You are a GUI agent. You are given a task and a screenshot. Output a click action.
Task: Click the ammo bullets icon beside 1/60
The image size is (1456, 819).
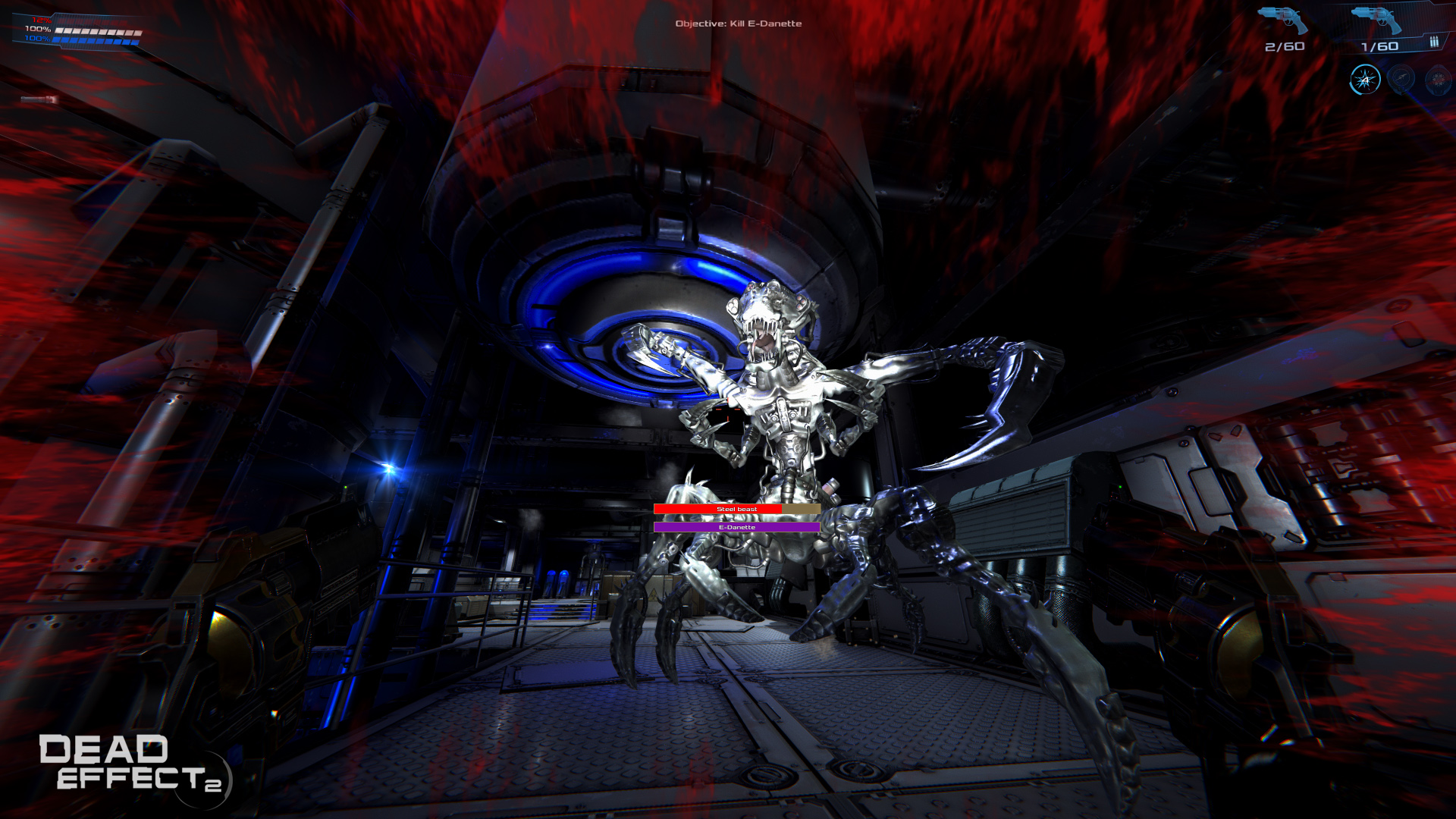tap(1434, 42)
